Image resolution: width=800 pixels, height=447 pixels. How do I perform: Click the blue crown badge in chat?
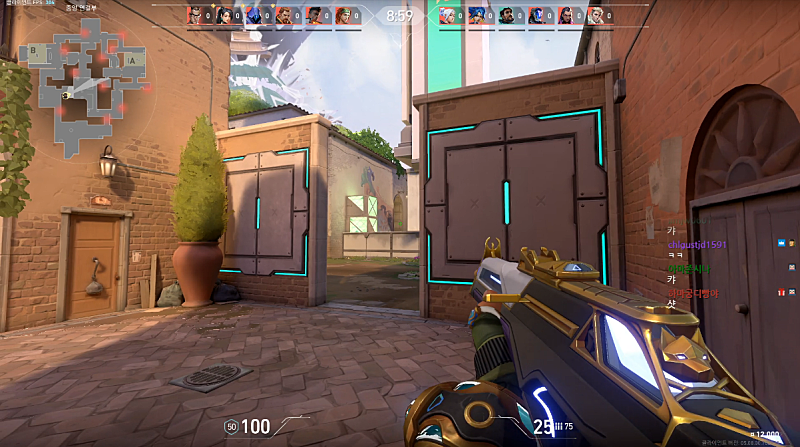click(x=781, y=243)
